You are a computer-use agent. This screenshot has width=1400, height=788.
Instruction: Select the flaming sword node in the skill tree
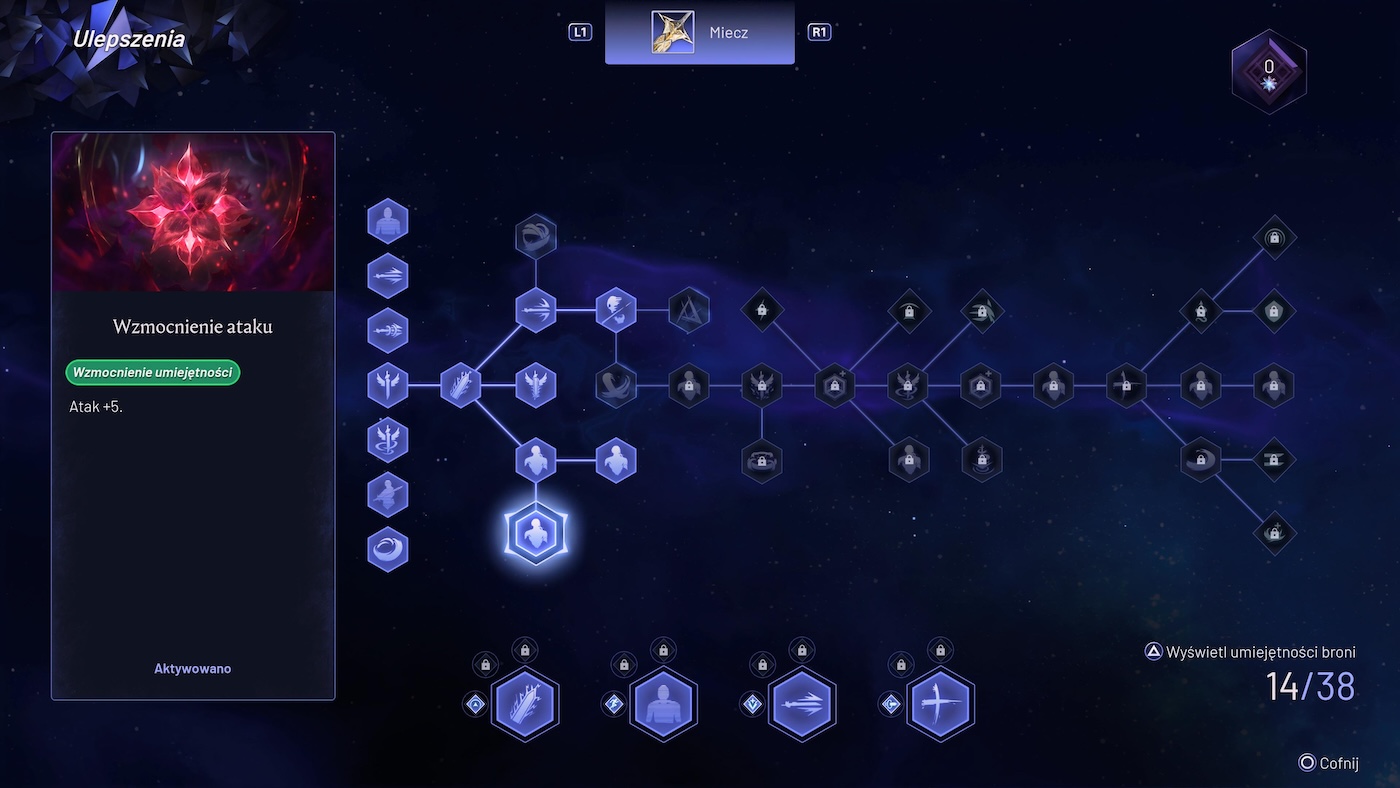[461, 384]
